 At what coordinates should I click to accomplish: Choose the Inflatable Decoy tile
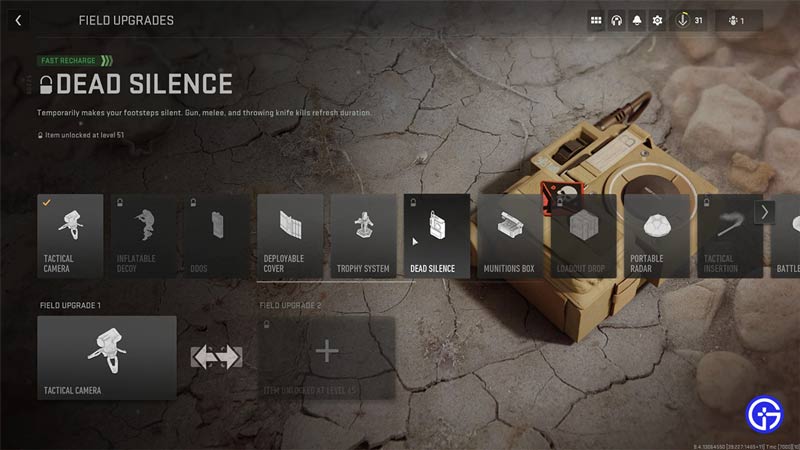pyautogui.click(x=143, y=235)
